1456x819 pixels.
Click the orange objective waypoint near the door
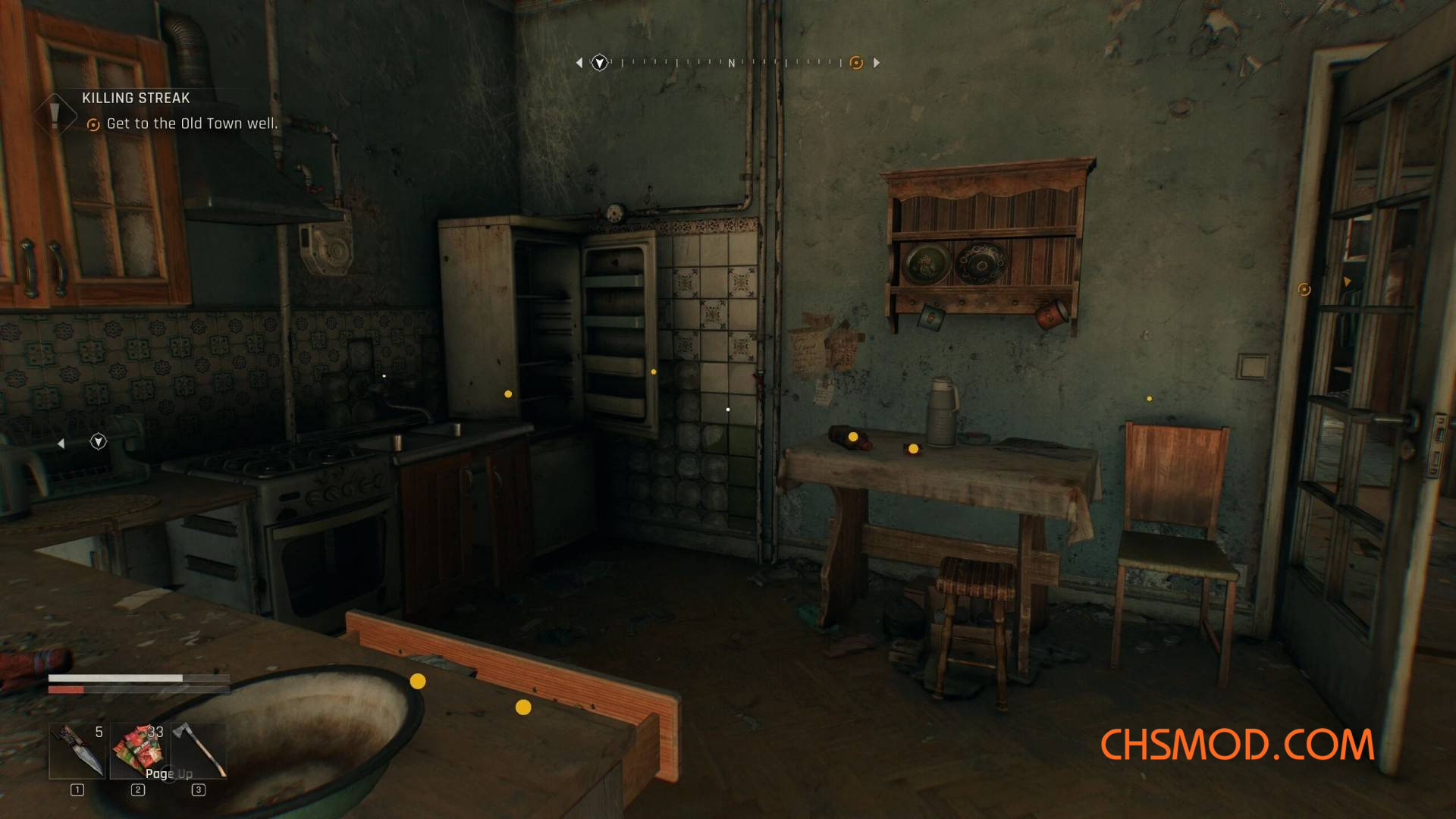pos(1304,290)
